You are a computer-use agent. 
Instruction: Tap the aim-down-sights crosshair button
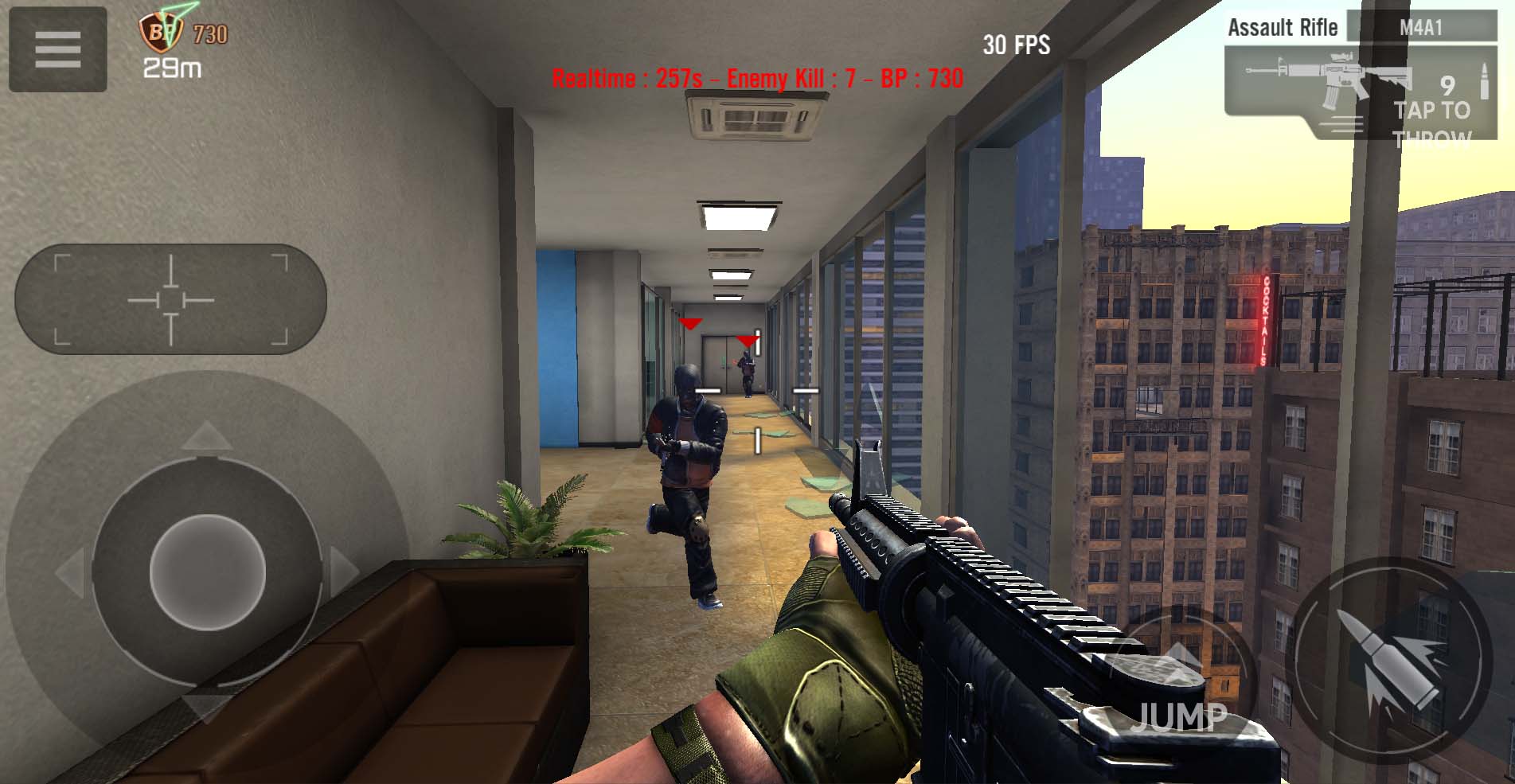tap(170, 299)
